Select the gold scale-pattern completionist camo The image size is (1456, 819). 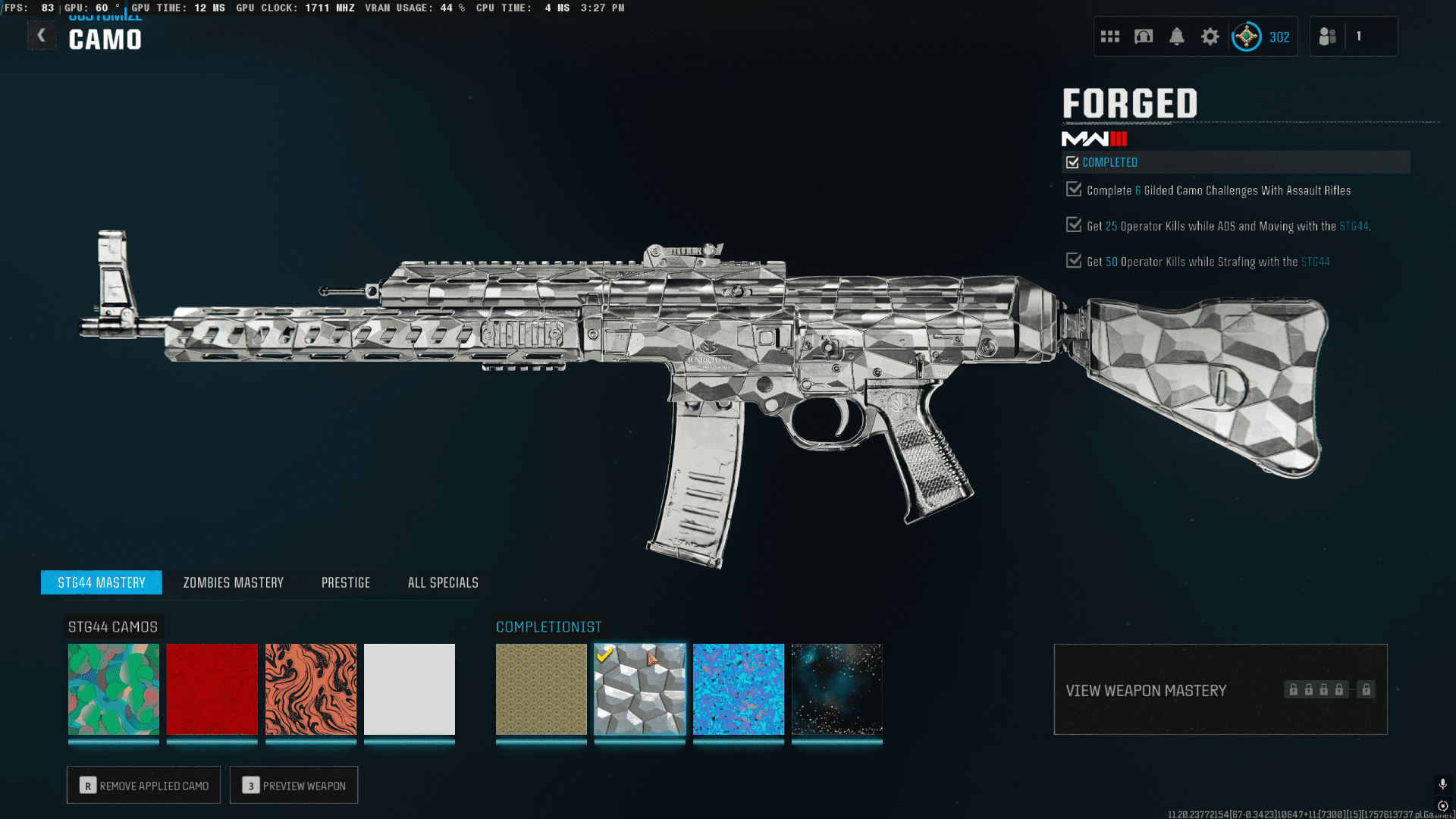[x=541, y=689]
